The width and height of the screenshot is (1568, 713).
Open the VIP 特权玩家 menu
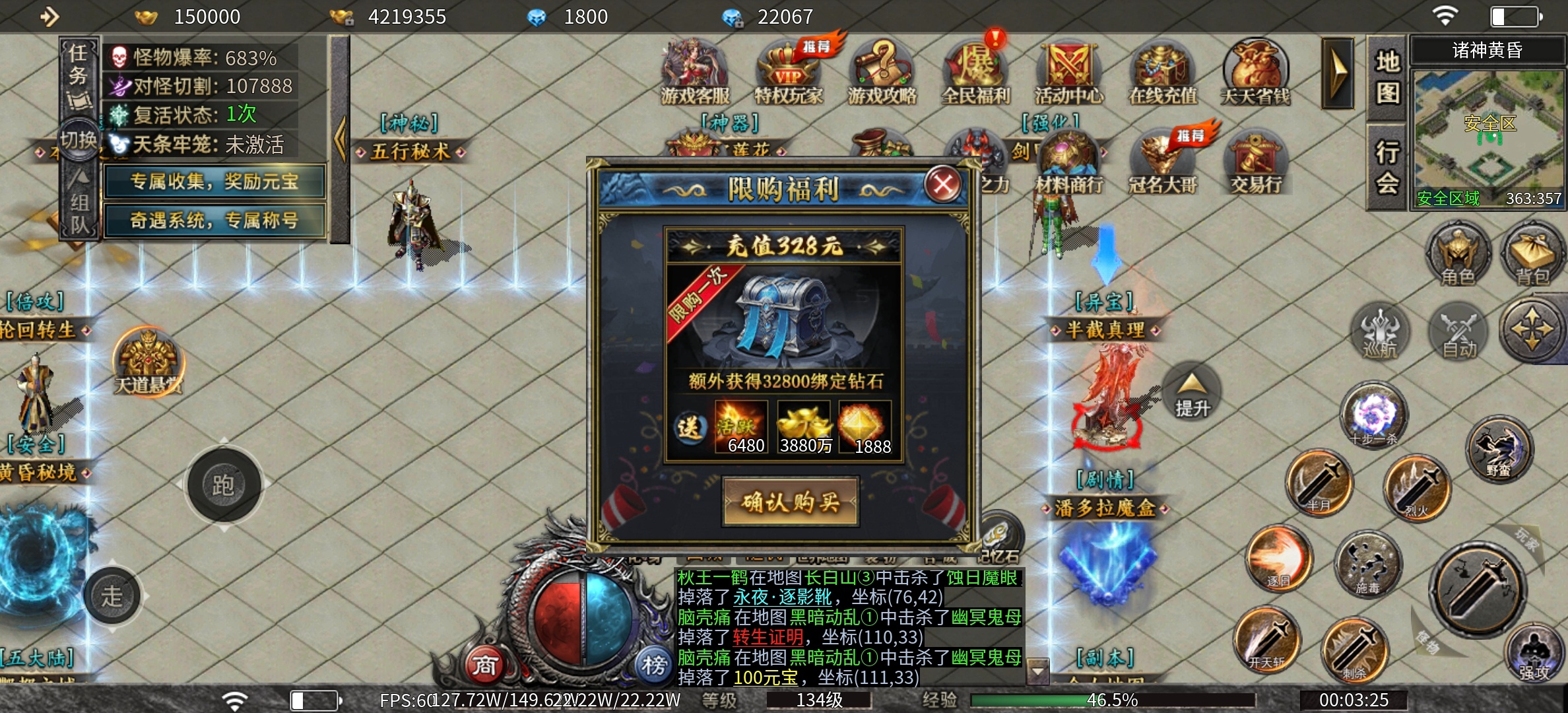[789, 72]
